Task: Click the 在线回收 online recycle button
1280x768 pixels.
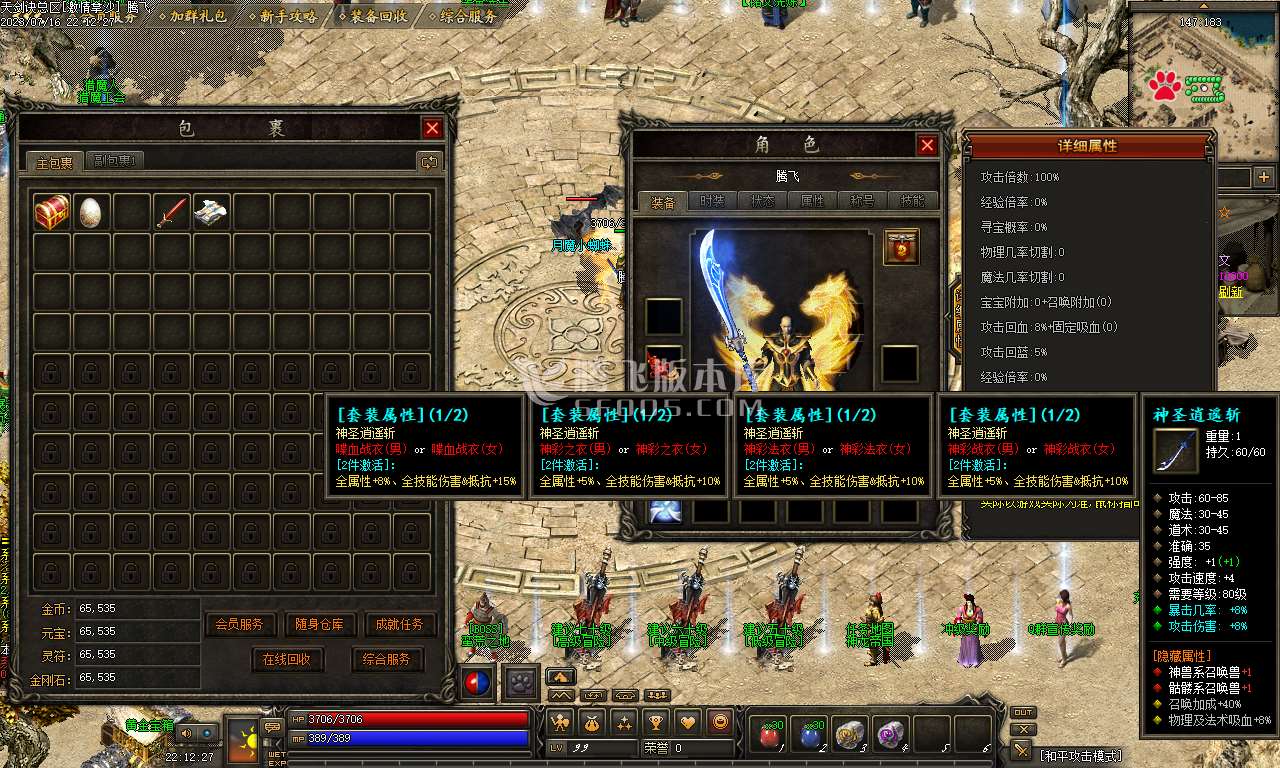Action: pos(287,659)
